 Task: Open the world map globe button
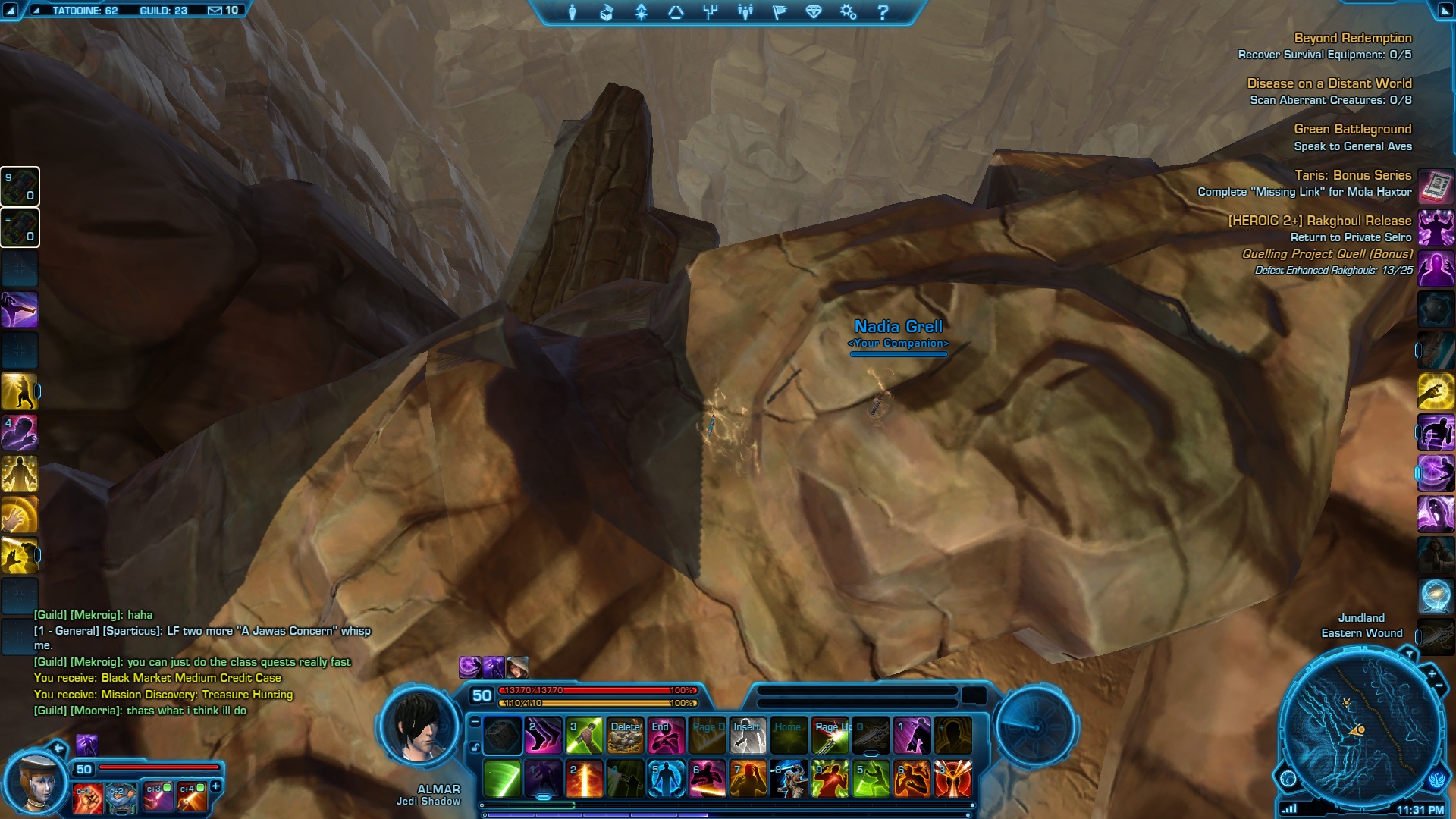pyautogui.click(x=1288, y=778)
